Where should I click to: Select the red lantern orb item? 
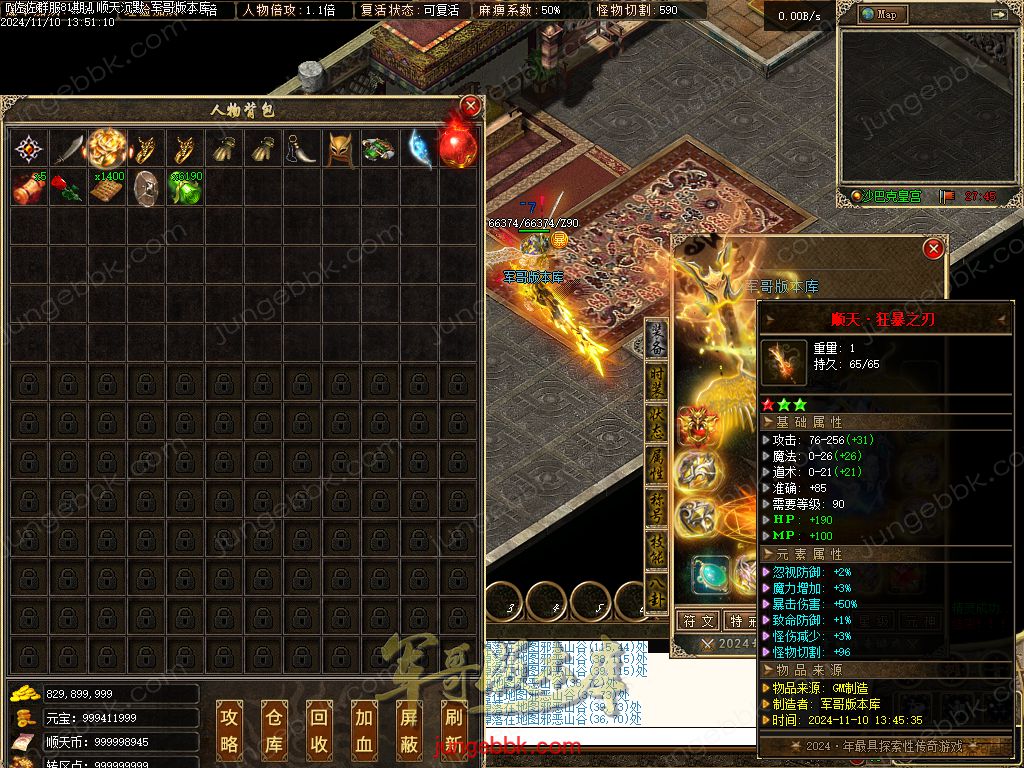point(457,147)
